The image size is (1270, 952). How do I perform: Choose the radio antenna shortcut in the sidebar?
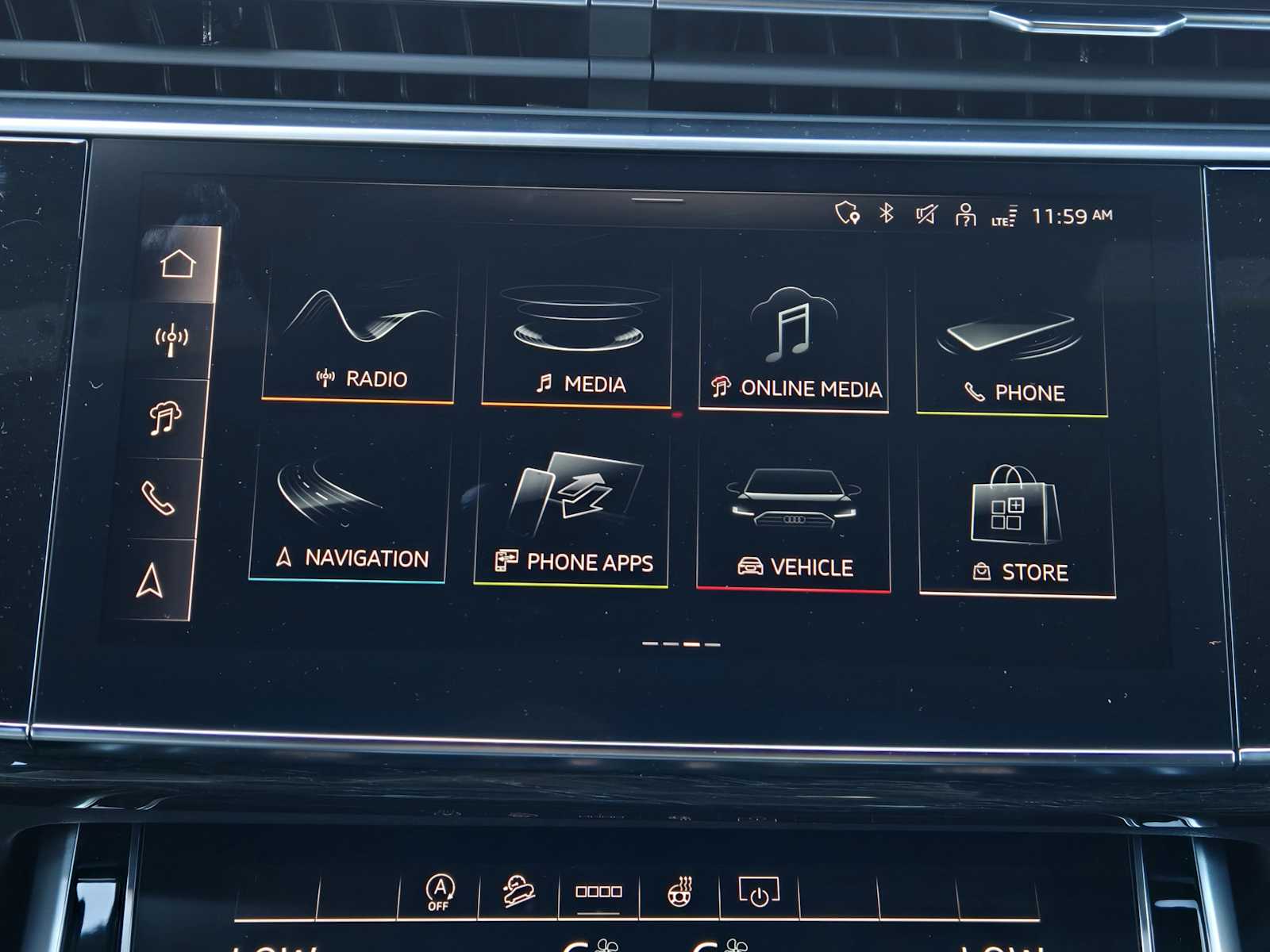171,340
